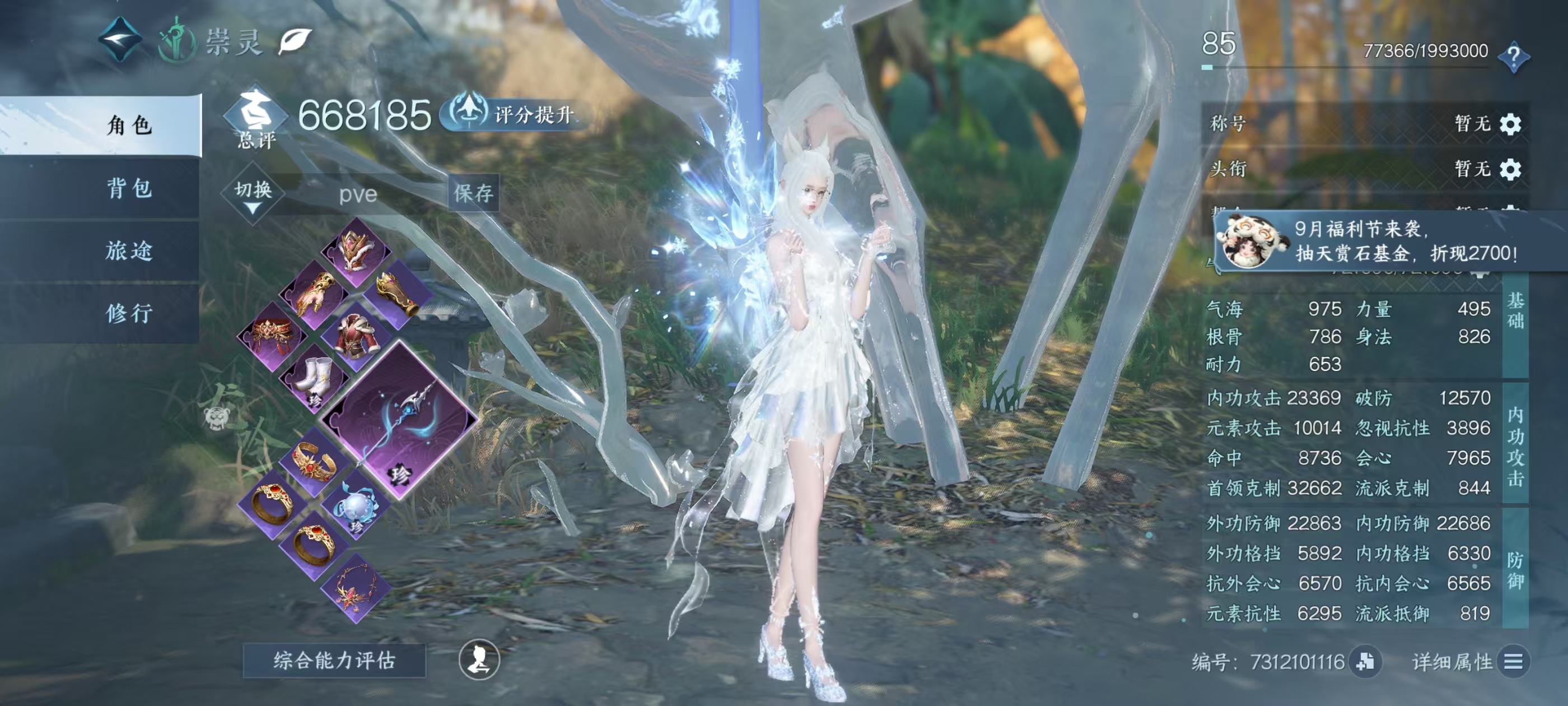This screenshot has width=1568, height=706.
Task: Open 综合能力评估 evaluation
Action: click(x=334, y=660)
